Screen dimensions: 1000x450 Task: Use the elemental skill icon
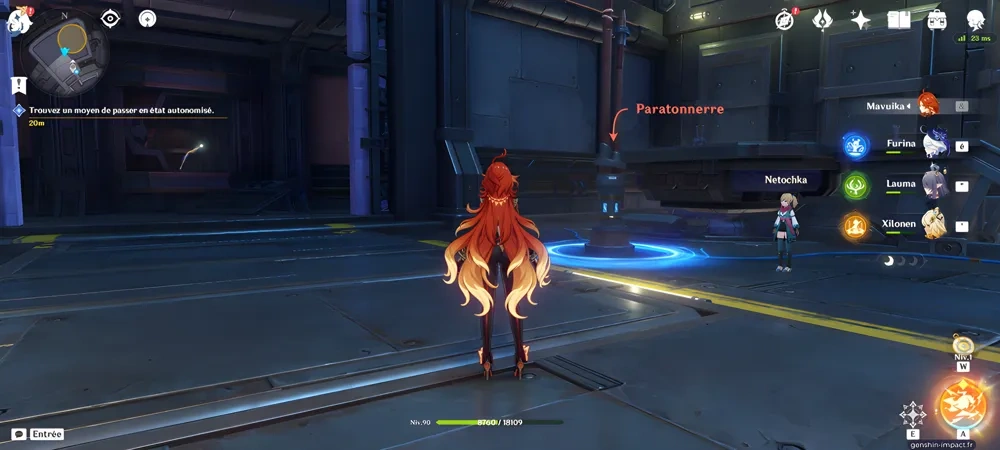(x=912, y=414)
